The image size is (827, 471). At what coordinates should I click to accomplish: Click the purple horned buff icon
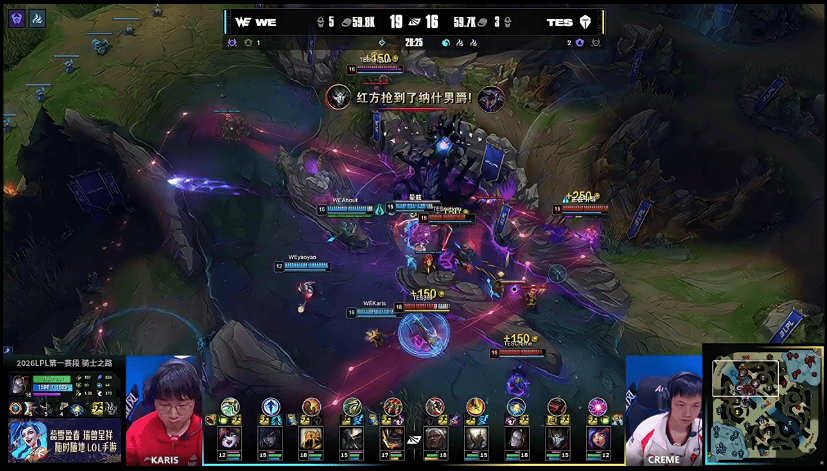pyautogui.click(x=16, y=17)
